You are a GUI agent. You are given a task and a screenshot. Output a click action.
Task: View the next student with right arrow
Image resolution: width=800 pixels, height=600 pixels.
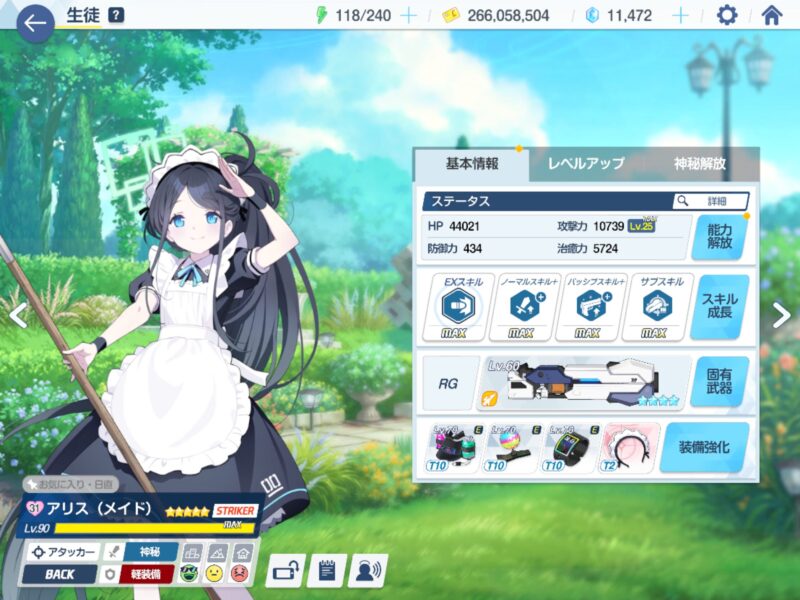click(781, 315)
